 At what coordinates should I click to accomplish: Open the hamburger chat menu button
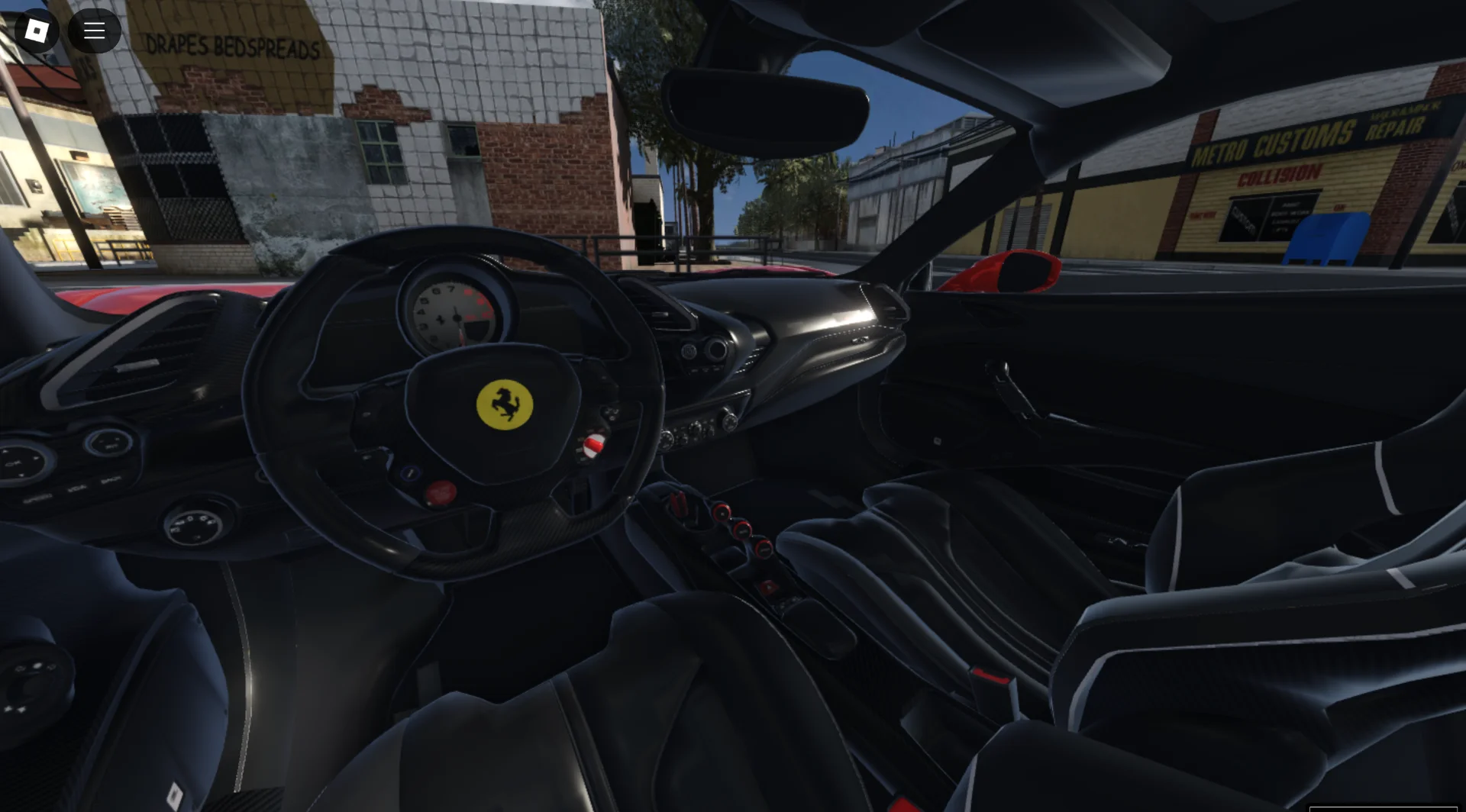(x=94, y=31)
